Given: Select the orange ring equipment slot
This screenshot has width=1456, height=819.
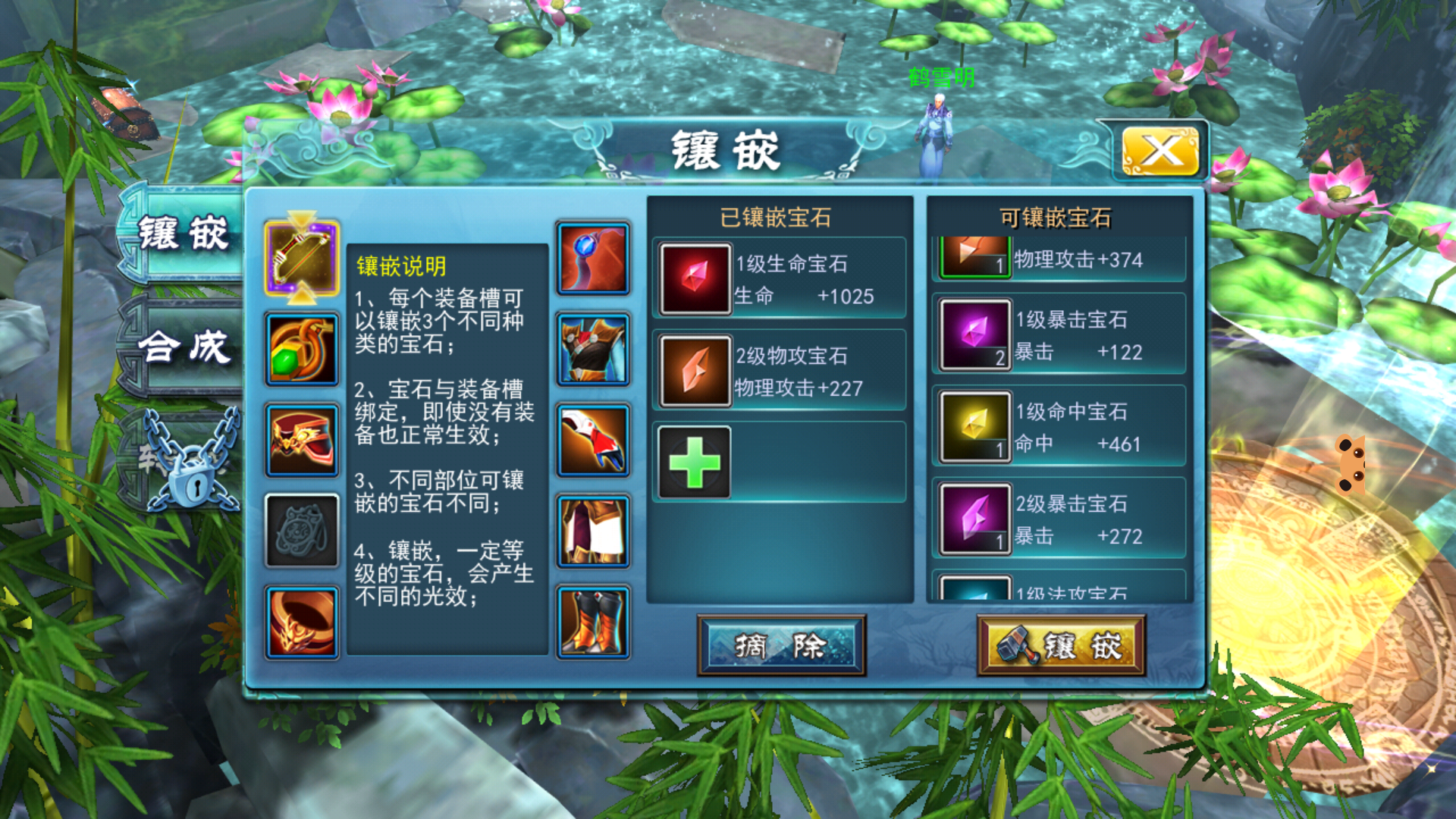Looking at the screenshot, I should click(x=302, y=623).
